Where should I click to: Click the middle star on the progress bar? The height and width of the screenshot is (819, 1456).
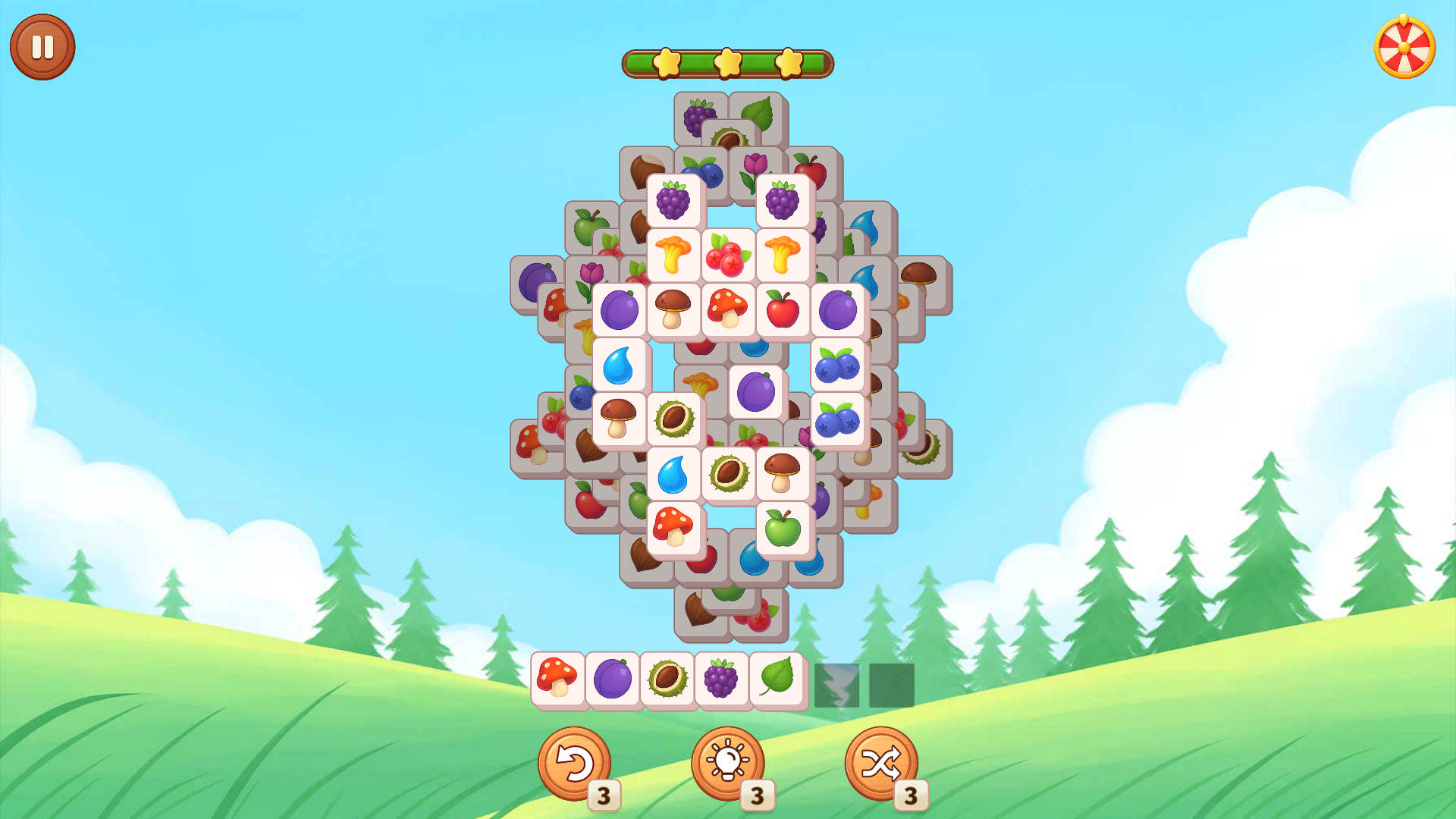tap(726, 63)
